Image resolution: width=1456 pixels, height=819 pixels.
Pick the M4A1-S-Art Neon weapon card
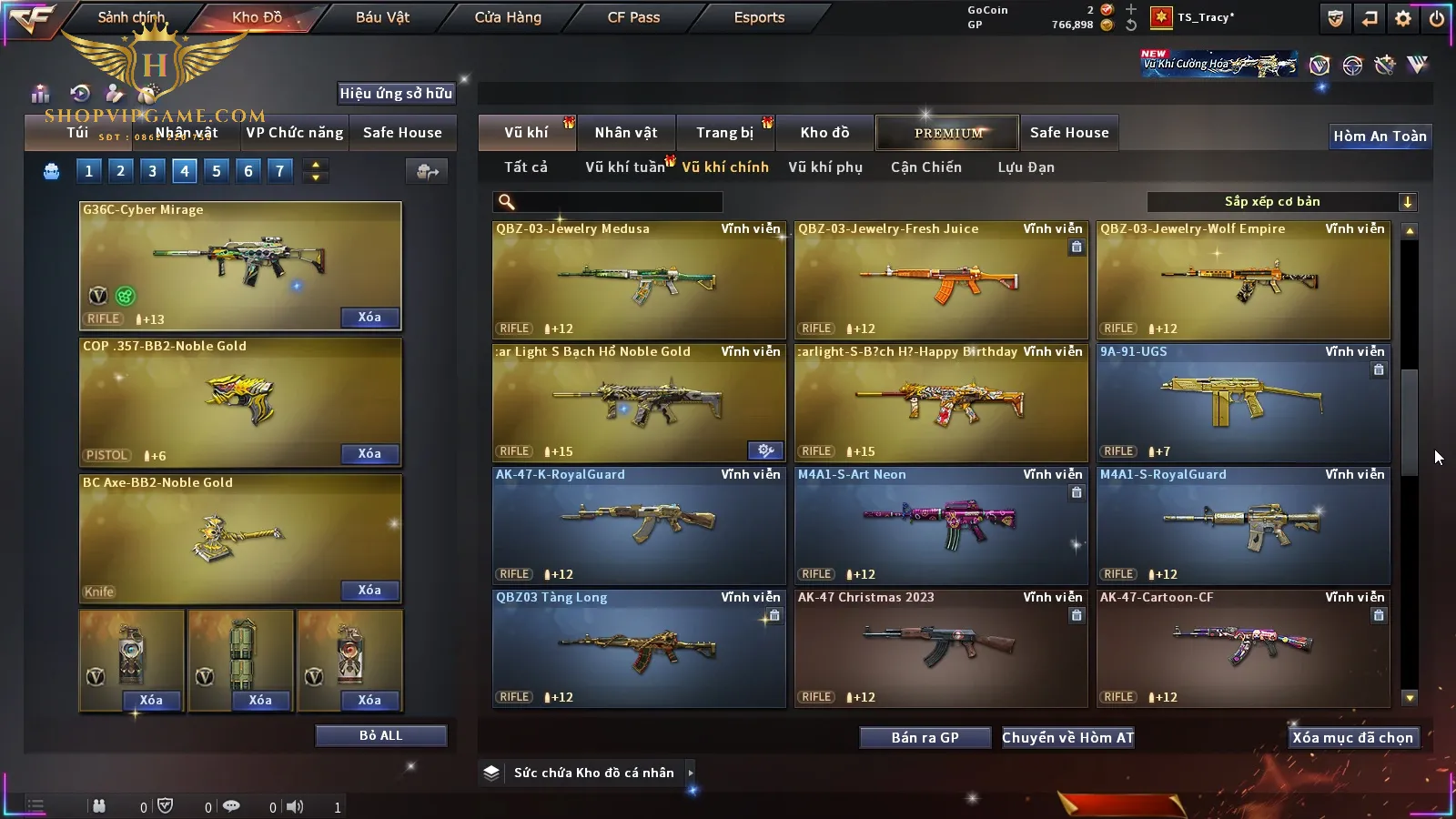[x=941, y=525]
